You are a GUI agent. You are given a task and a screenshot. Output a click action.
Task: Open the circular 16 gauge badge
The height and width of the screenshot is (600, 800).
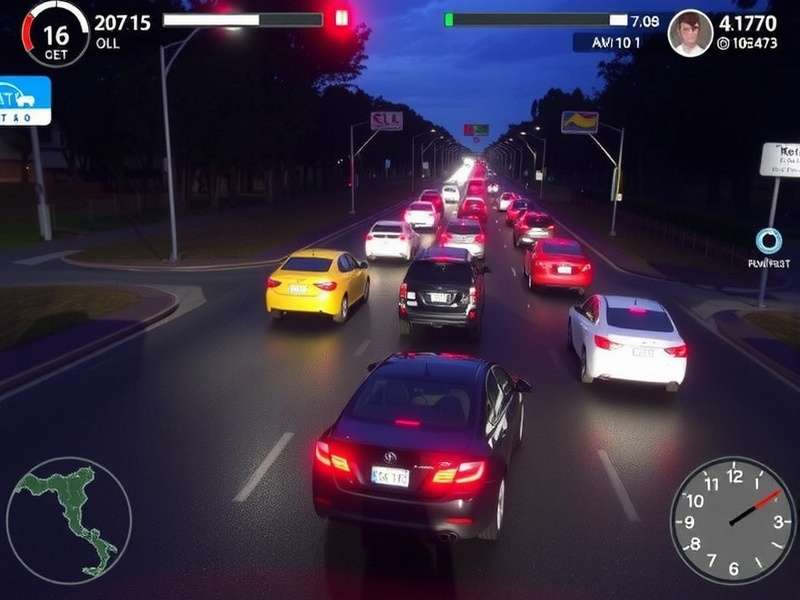coord(56,34)
